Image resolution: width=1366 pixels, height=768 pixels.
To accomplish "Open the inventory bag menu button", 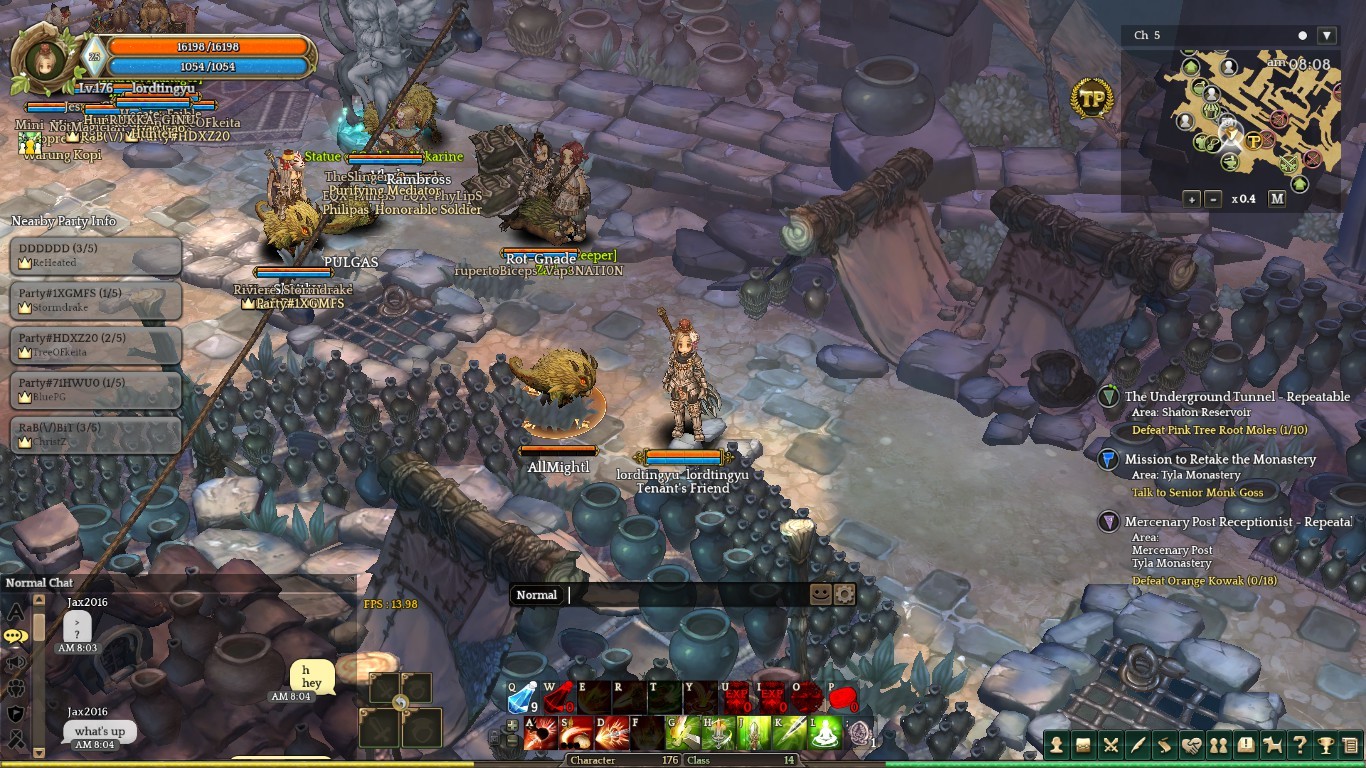I will (x=1083, y=745).
